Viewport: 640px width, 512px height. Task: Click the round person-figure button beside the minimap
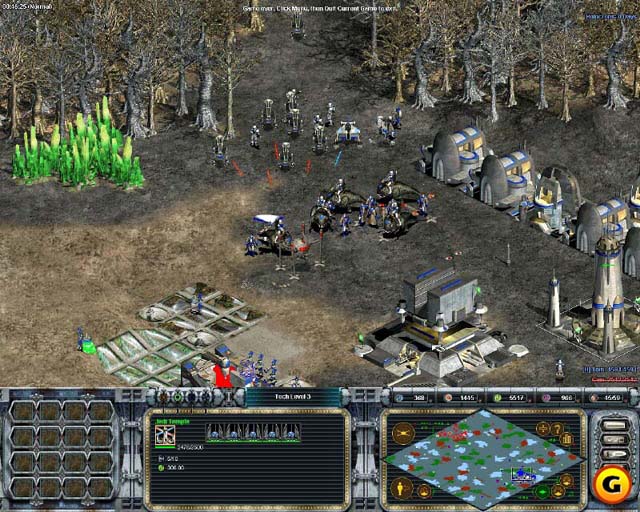[x=404, y=488]
